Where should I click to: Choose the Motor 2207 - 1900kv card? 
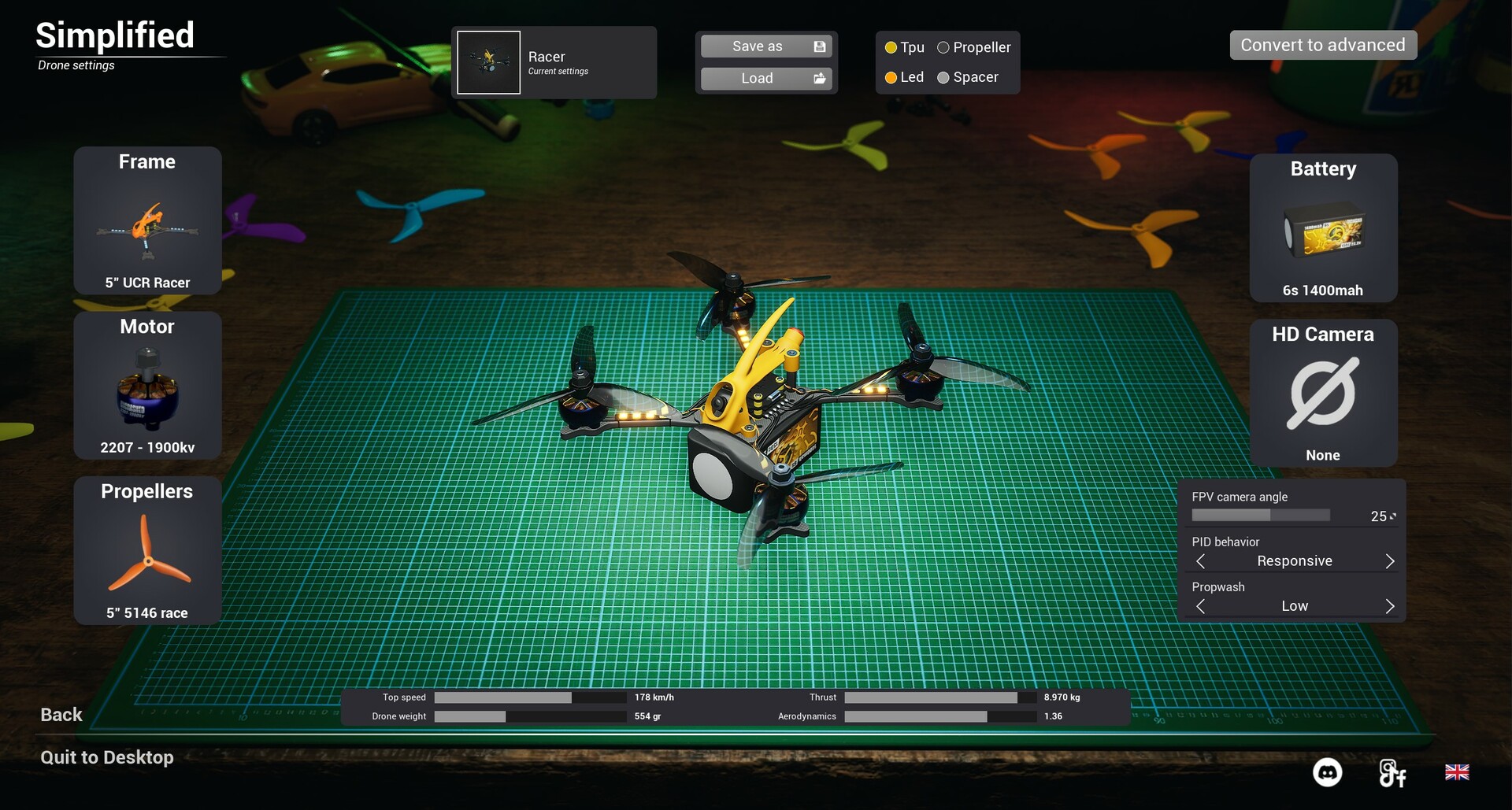click(147, 385)
